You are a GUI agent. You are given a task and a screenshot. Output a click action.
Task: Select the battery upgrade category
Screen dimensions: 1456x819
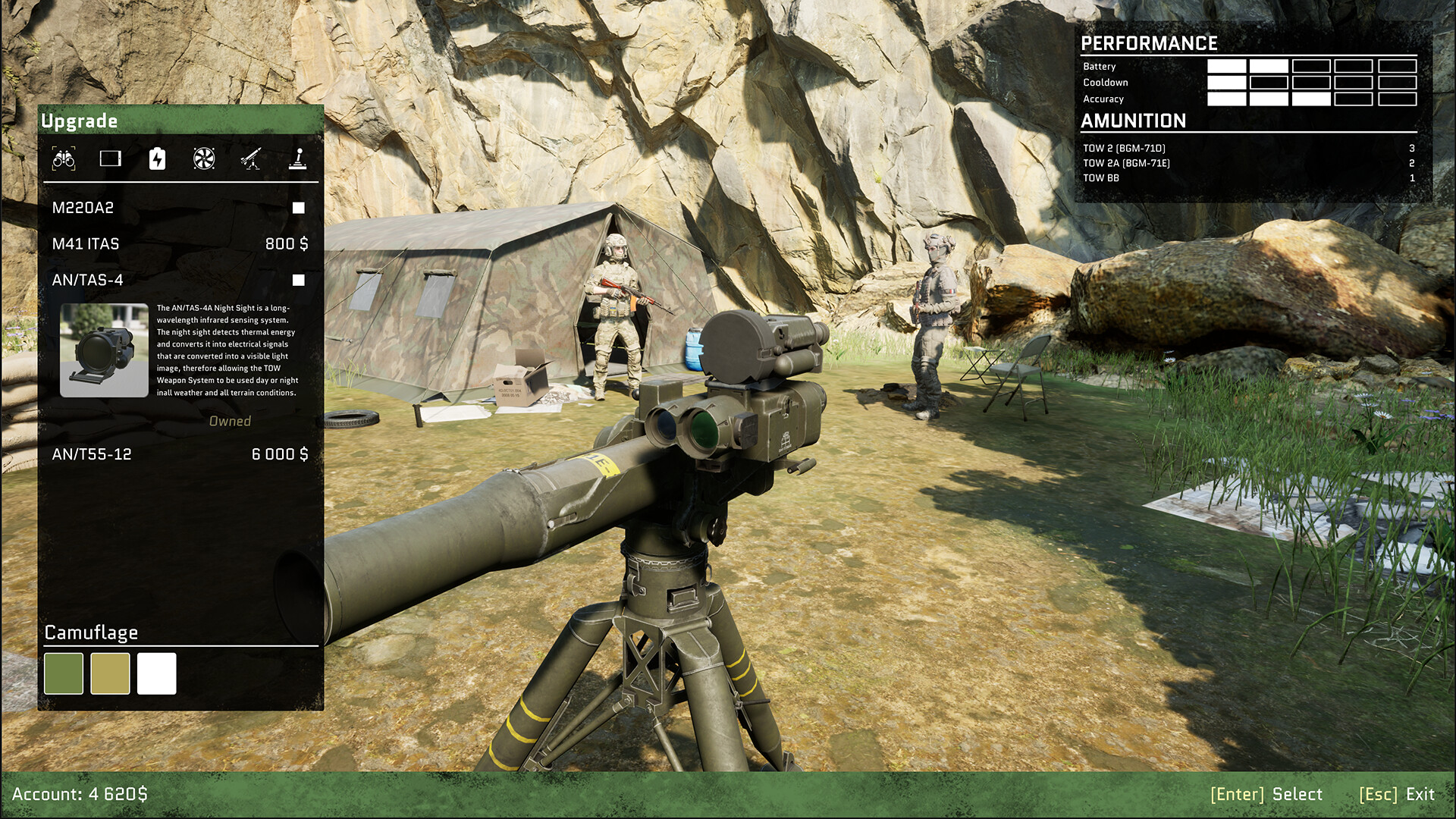pos(157,158)
